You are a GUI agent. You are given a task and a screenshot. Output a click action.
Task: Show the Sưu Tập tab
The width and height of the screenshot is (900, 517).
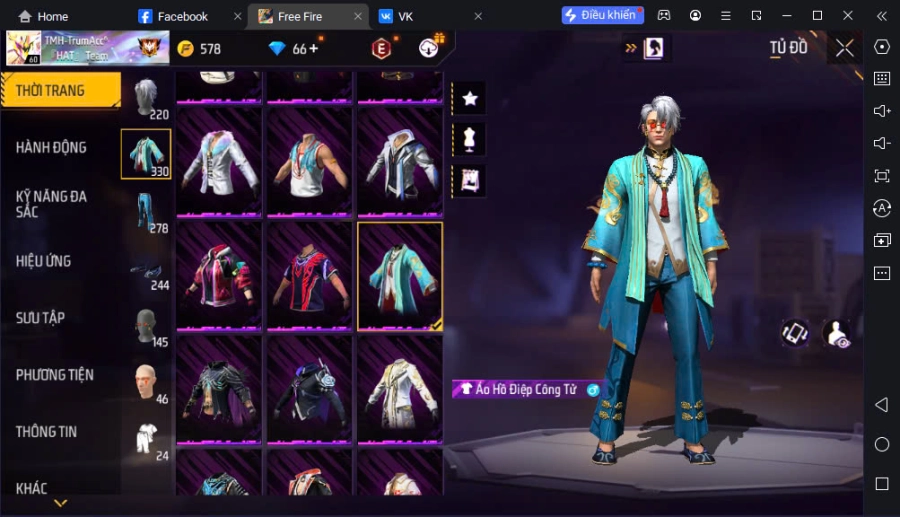pos(41,318)
